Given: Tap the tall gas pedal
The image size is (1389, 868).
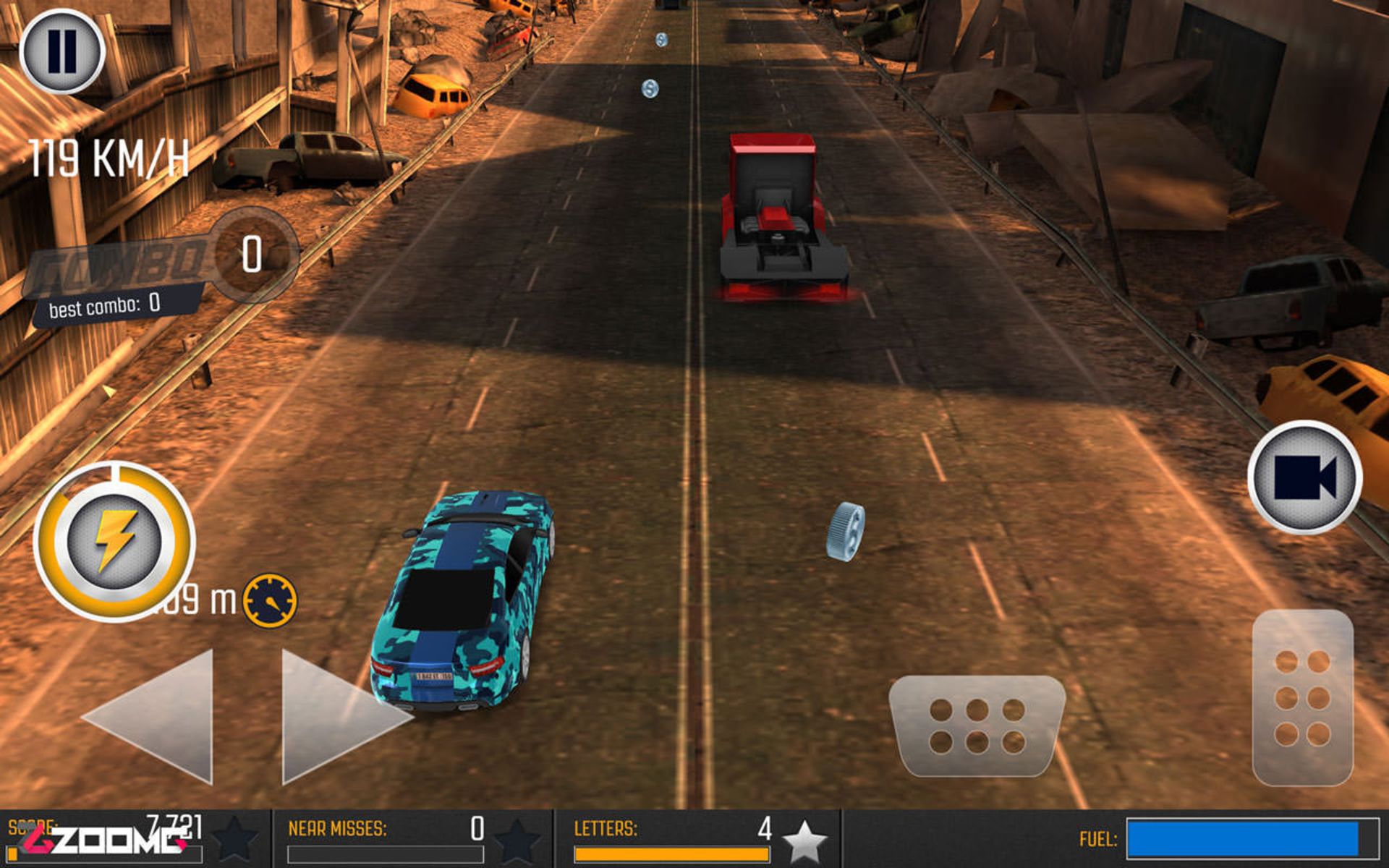Looking at the screenshot, I should (x=1302, y=697).
